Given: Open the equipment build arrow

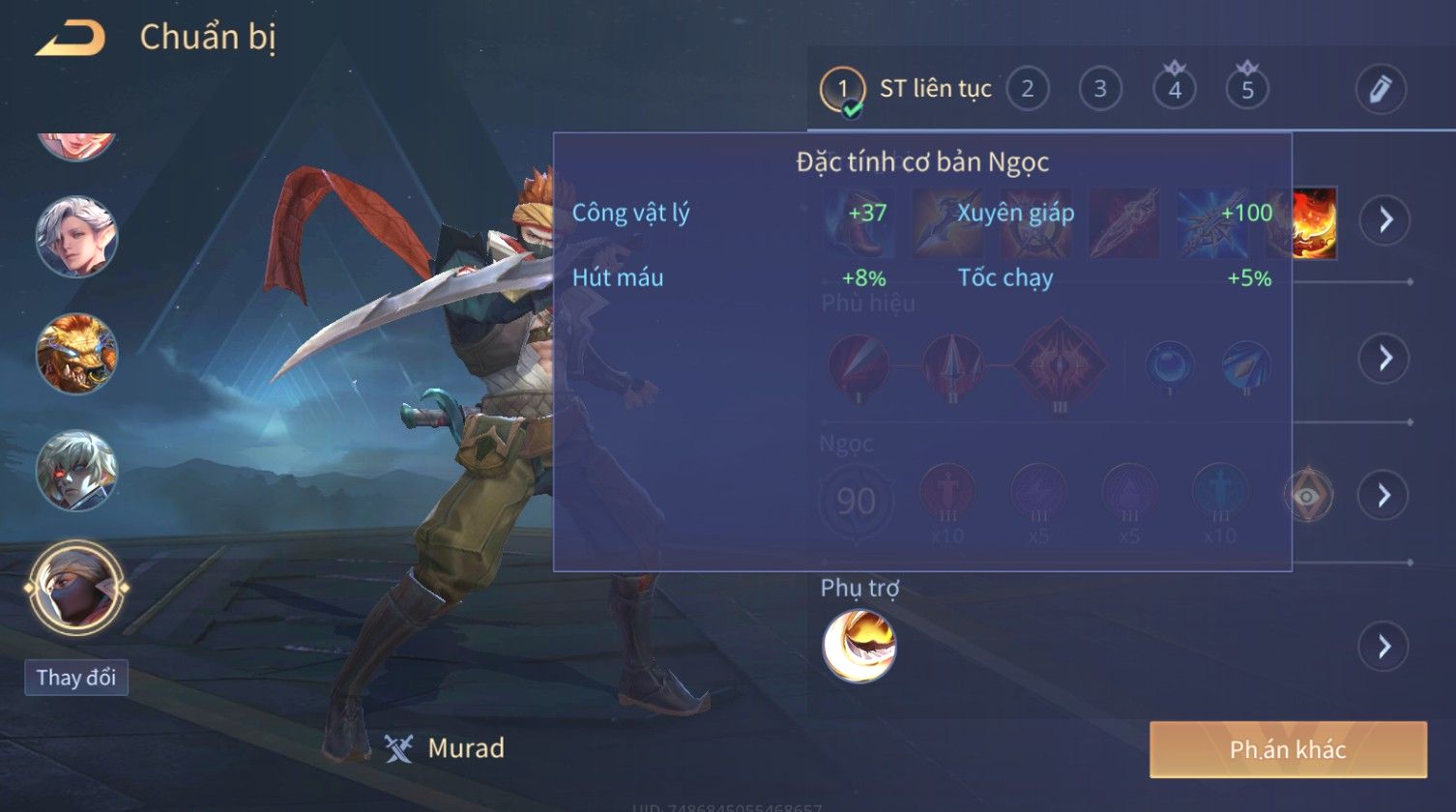Looking at the screenshot, I should click(1384, 220).
